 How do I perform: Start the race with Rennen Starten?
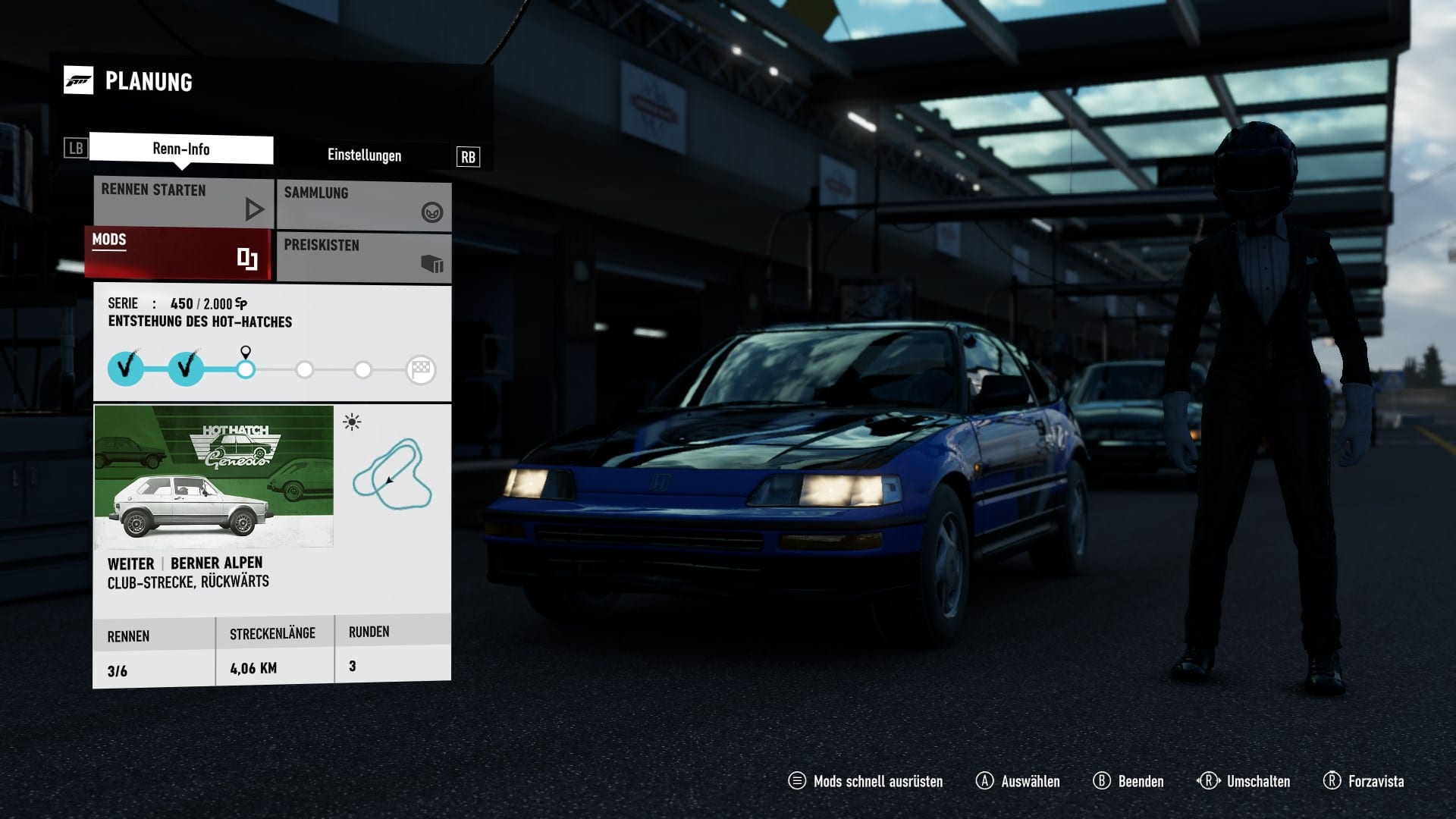coord(184,202)
